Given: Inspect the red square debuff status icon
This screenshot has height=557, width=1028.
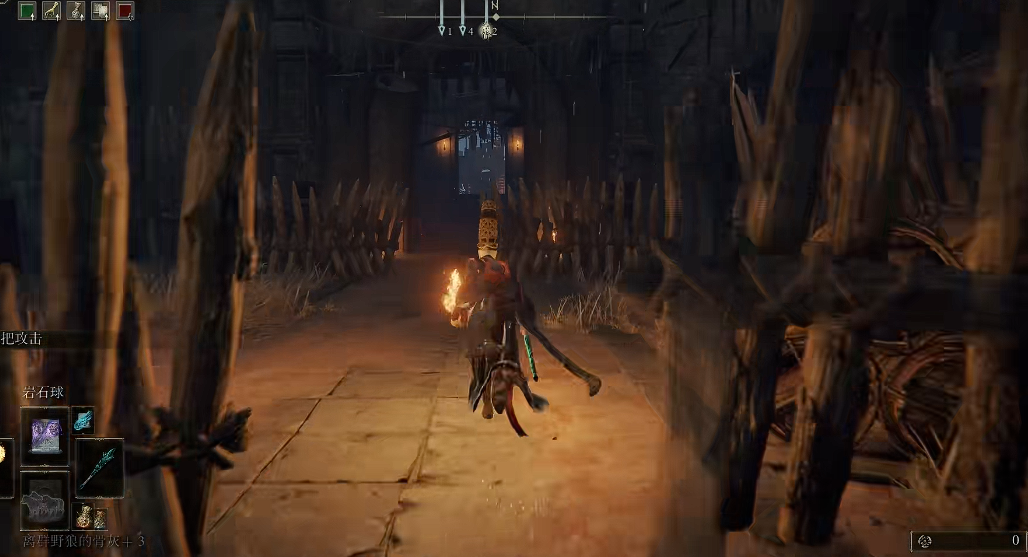Looking at the screenshot, I should click(125, 11).
